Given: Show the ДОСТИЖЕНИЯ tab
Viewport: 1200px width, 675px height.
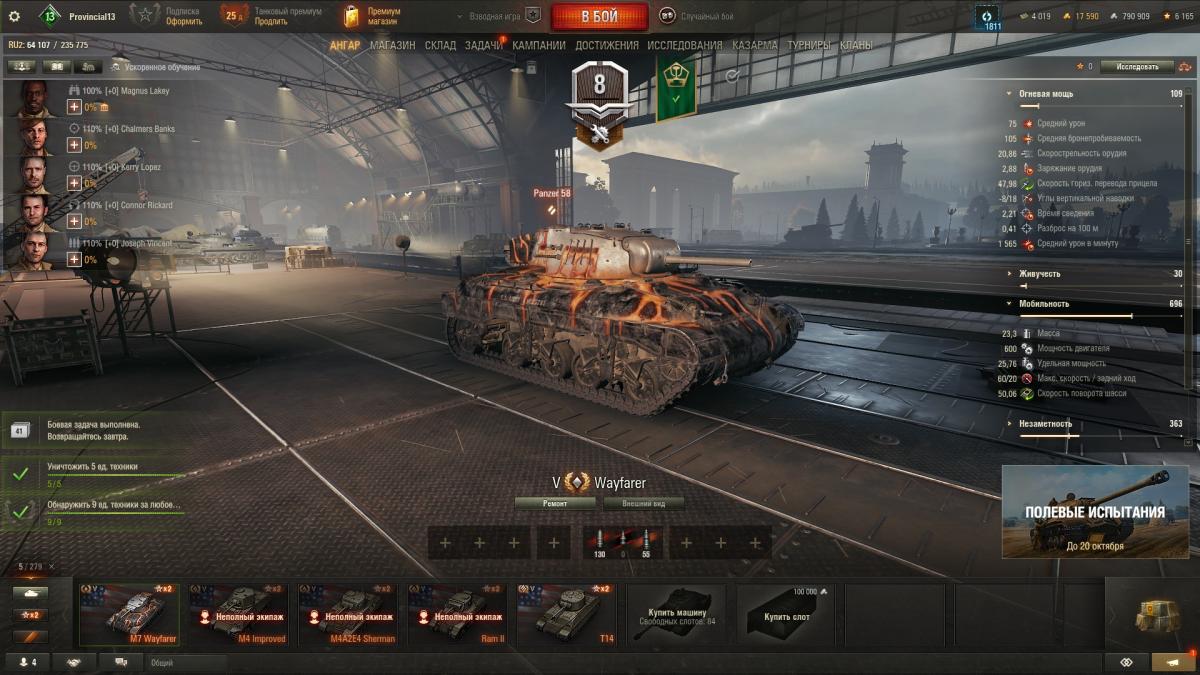Looking at the screenshot, I should click(607, 45).
